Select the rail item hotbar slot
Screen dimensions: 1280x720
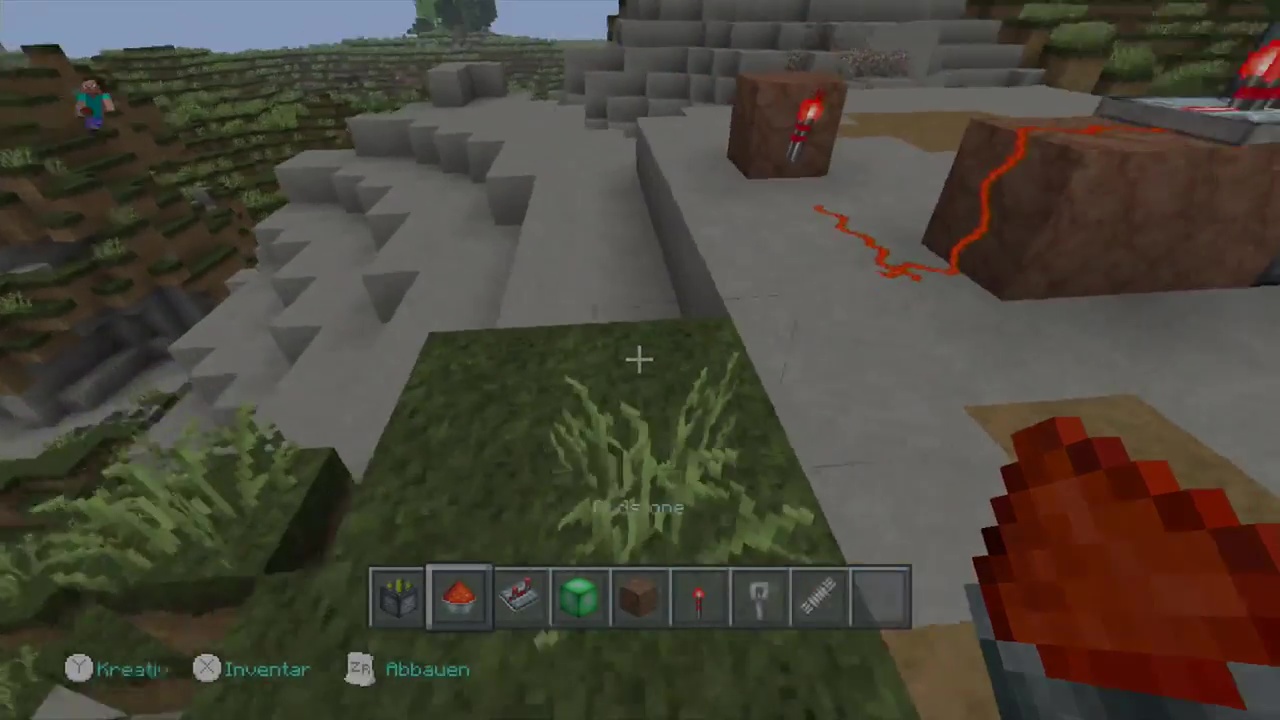[820, 598]
